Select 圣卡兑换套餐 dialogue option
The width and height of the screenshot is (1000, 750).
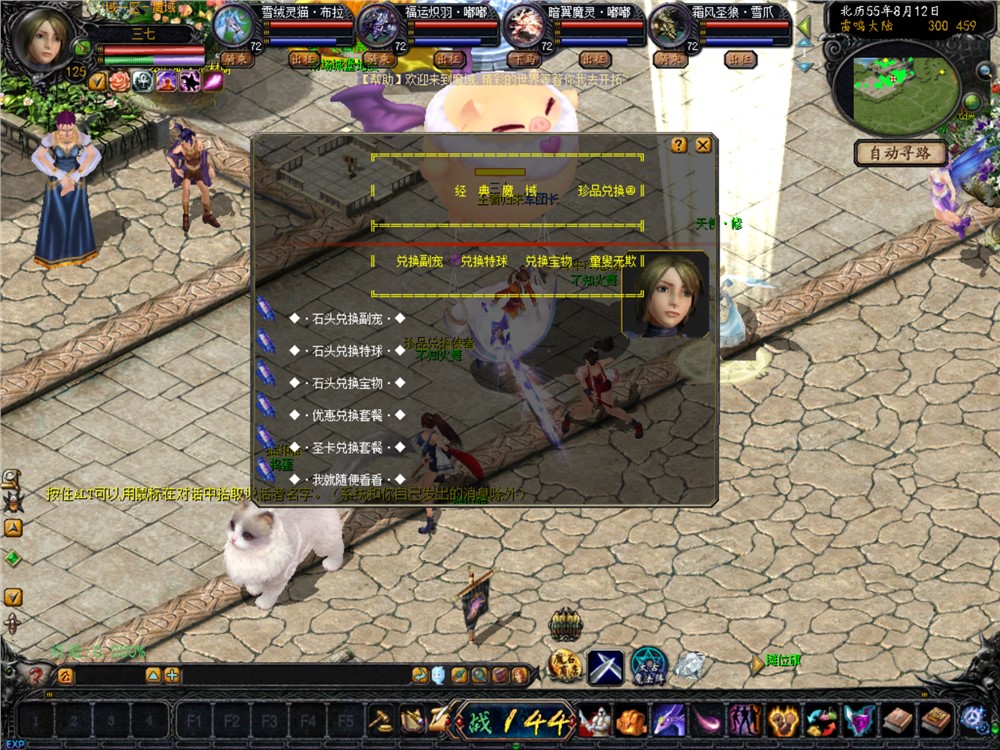point(345,447)
